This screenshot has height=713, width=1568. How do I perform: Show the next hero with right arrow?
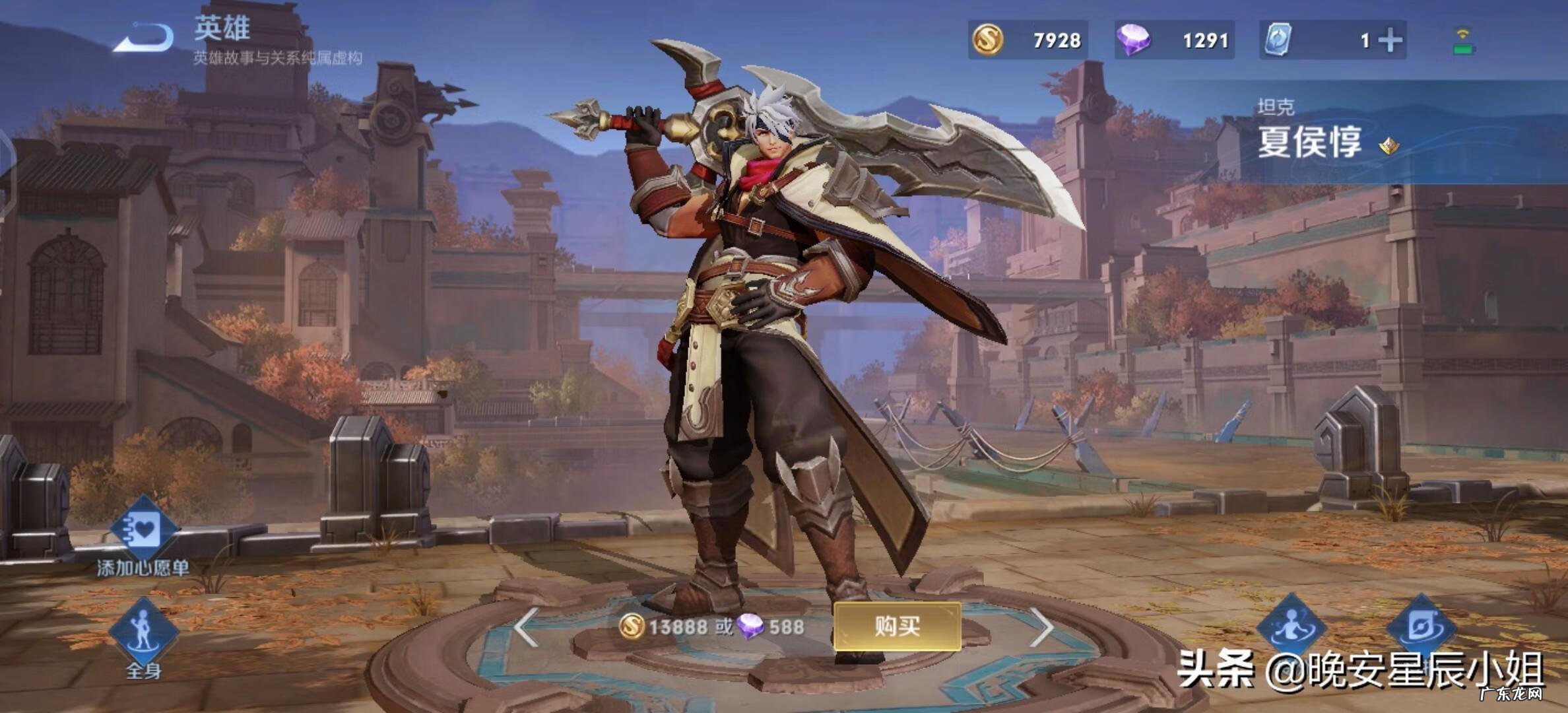pyautogui.click(x=1041, y=627)
